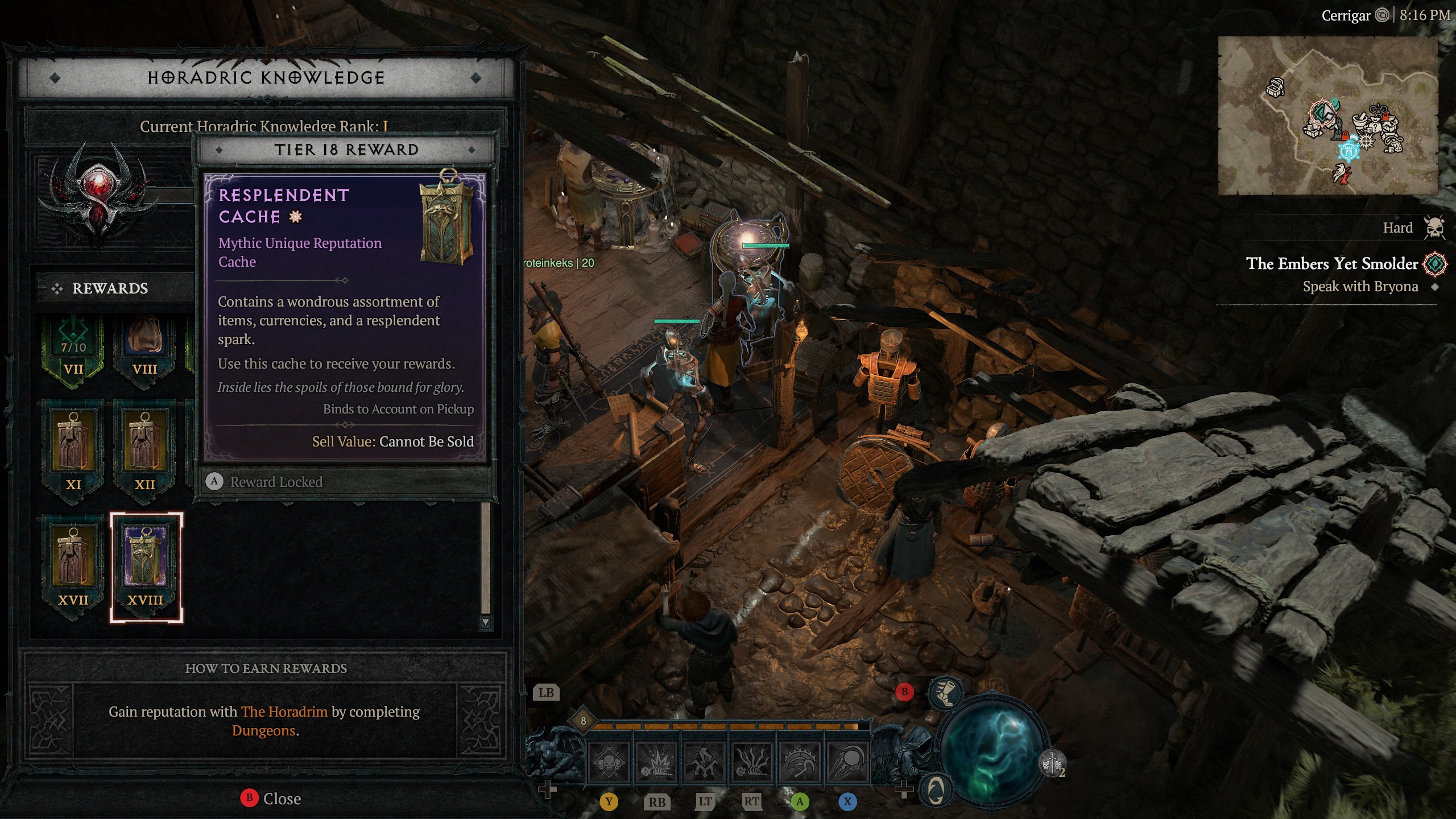Click the stash chest icon on the minimap
1456x819 pixels.
(x=1275, y=88)
